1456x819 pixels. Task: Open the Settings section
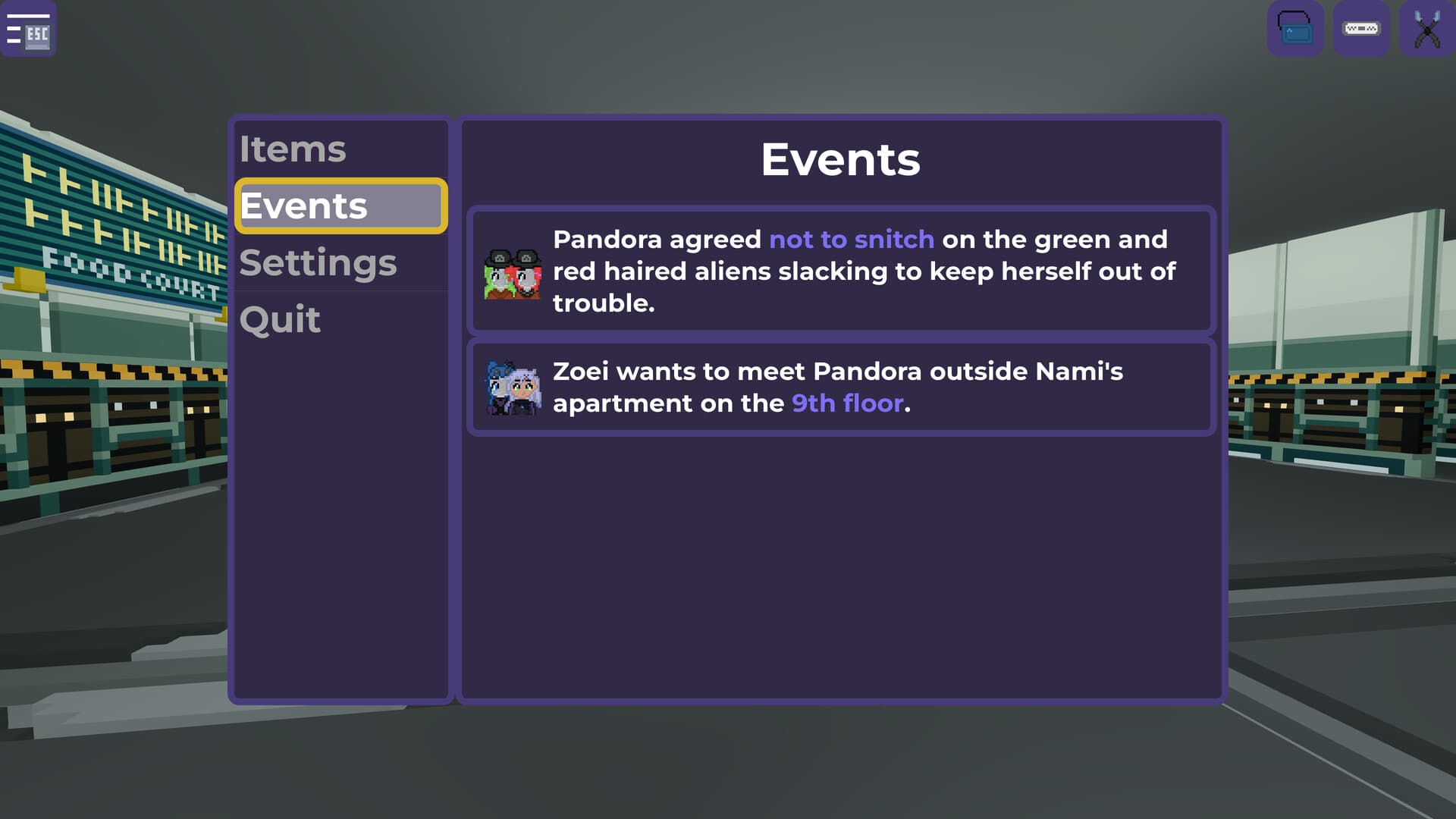318,262
